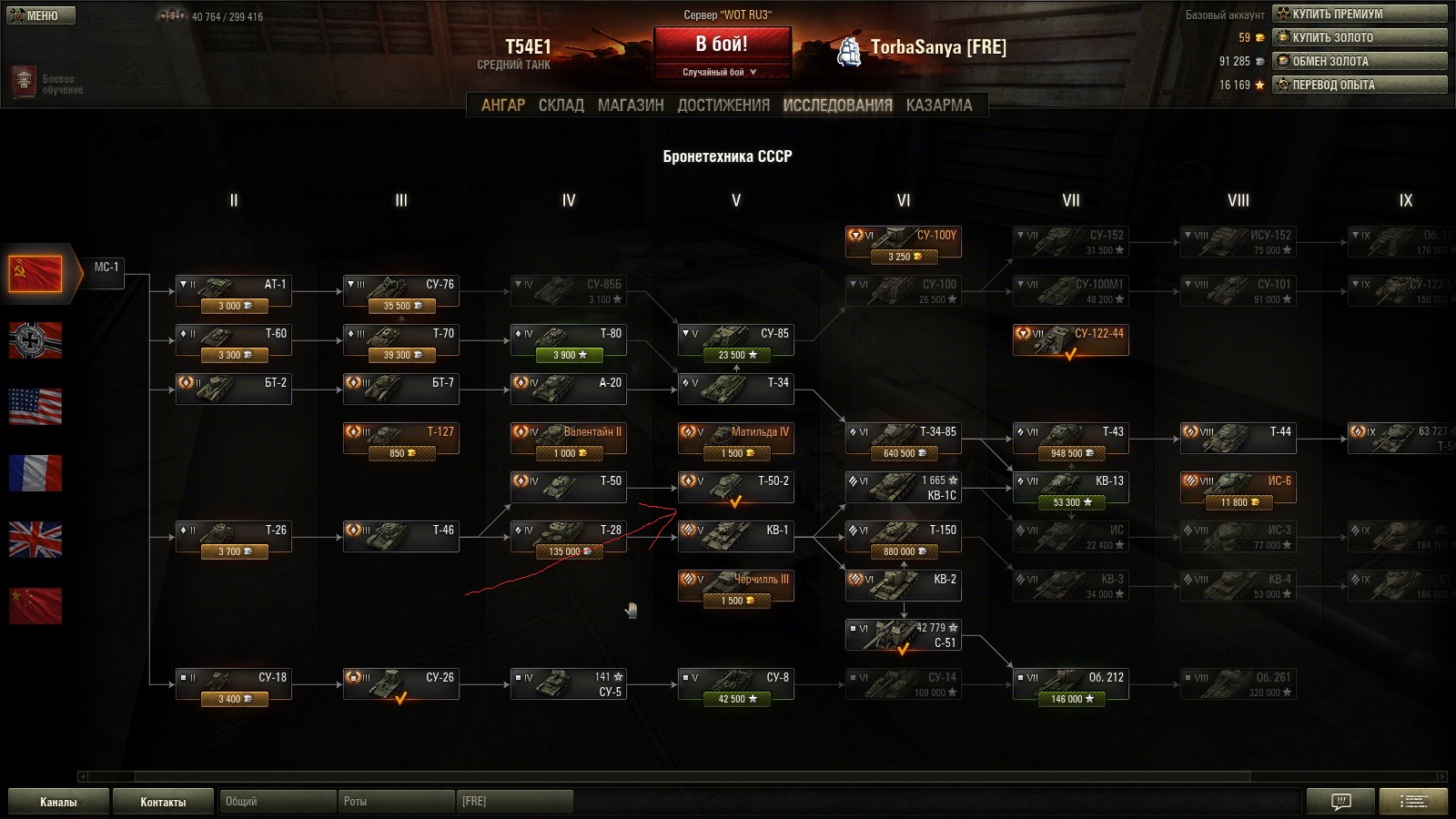
Task: Show the ДОСТИЖЕНИЯ achievements tab
Action: point(723,106)
